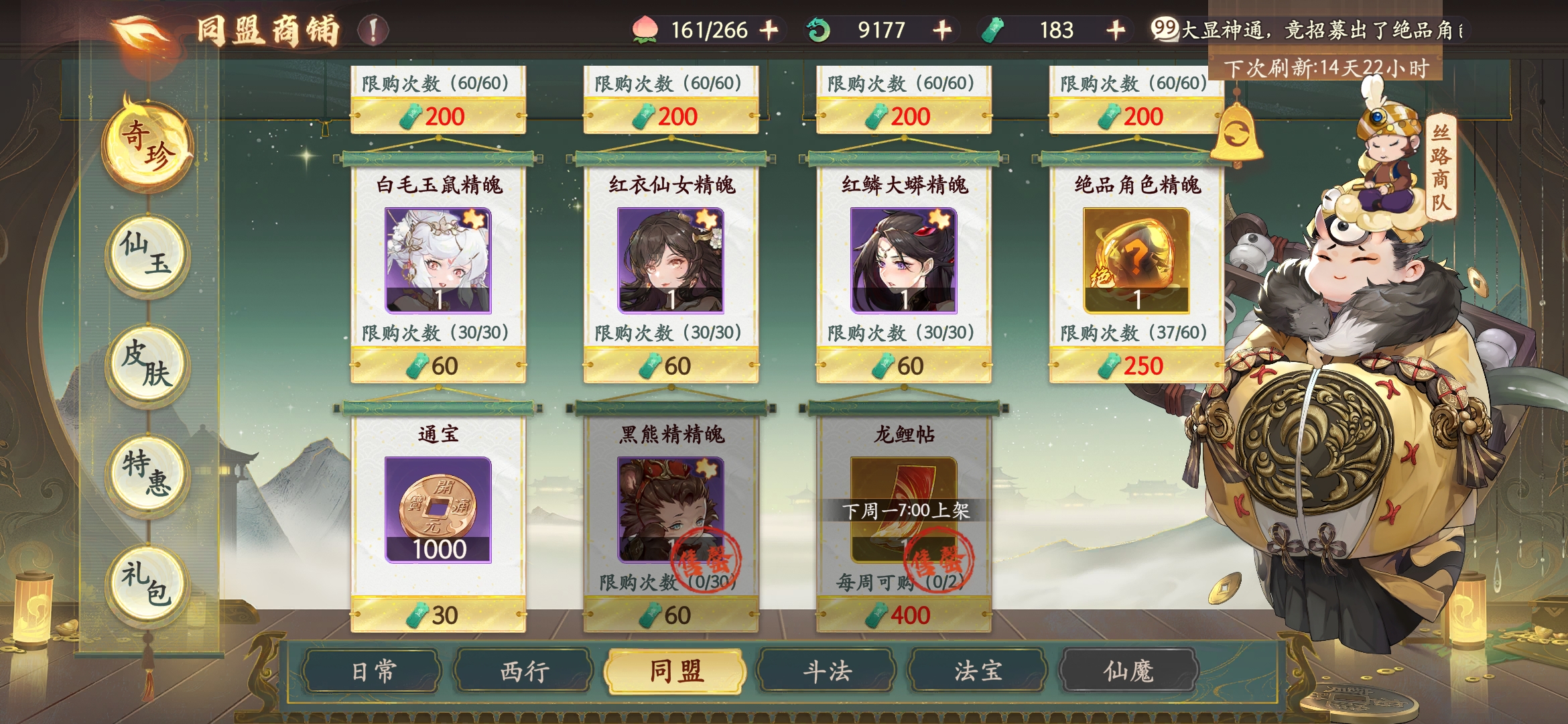Image resolution: width=1568 pixels, height=724 pixels.
Task: Add more peach stamina with plus
Action: tap(769, 30)
